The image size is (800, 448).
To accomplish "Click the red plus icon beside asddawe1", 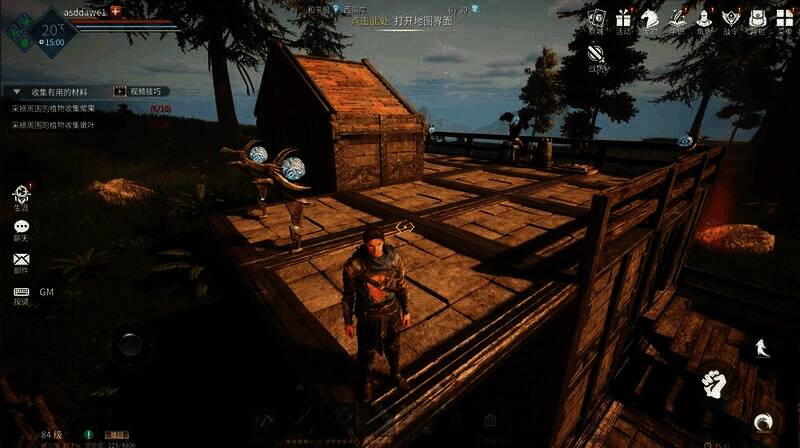I will click(x=115, y=9).
